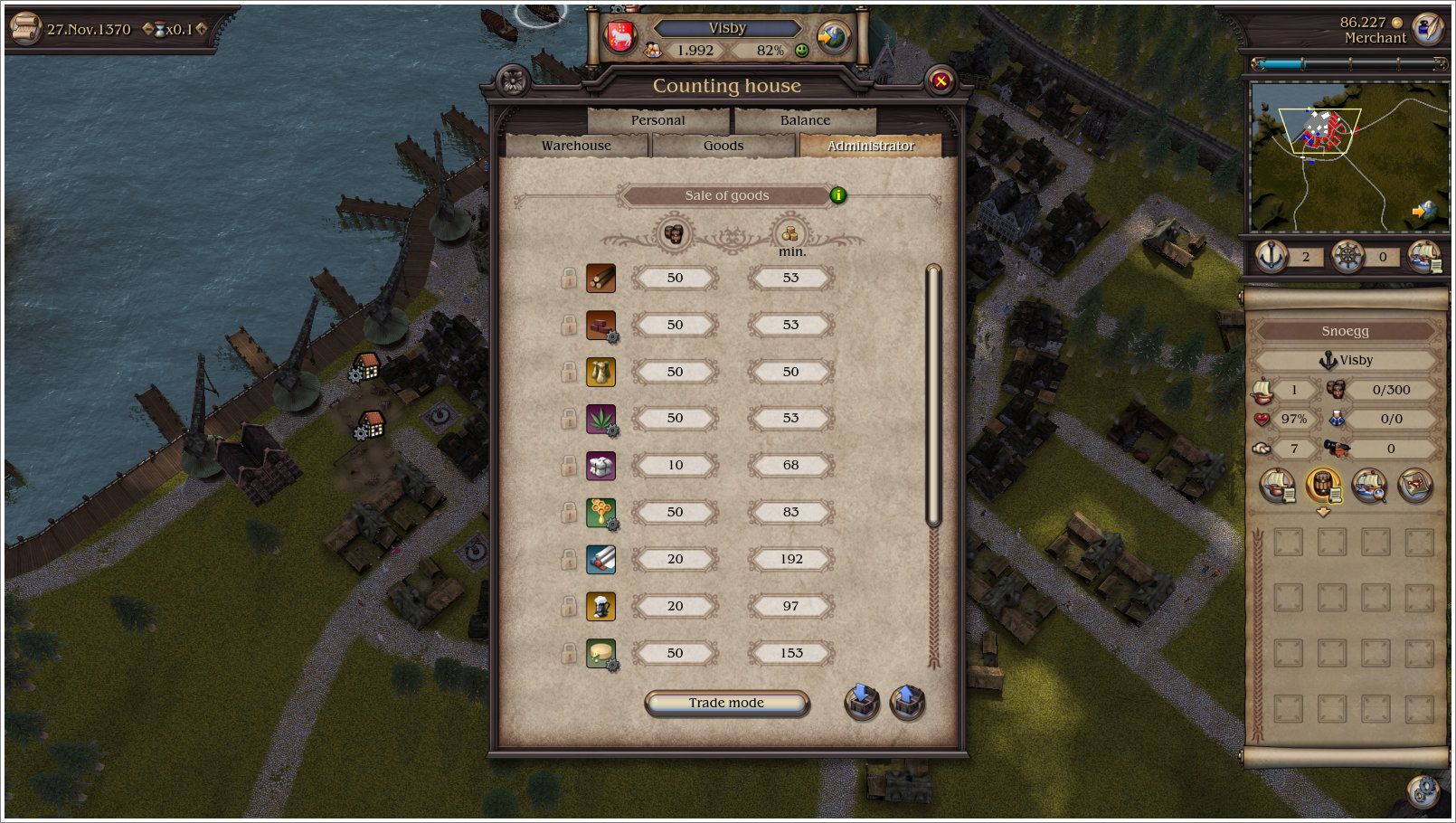Open the gear settings button
Image resolution: width=1456 pixels, height=823 pixels.
(x=1423, y=790)
